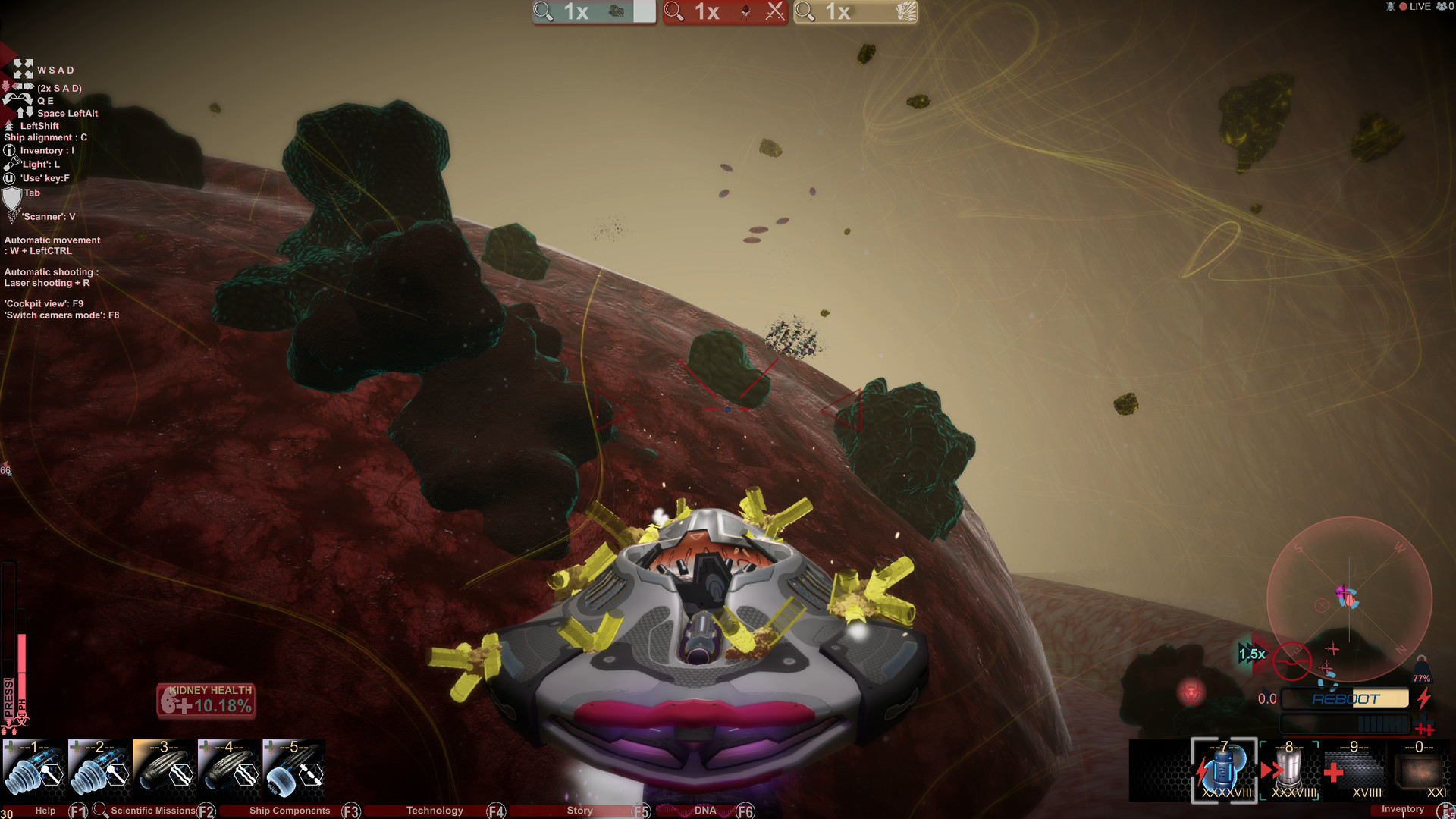Use the silver speed booster in slot 8
The height and width of the screenshot is (819, 1456).
point(1289,770)
